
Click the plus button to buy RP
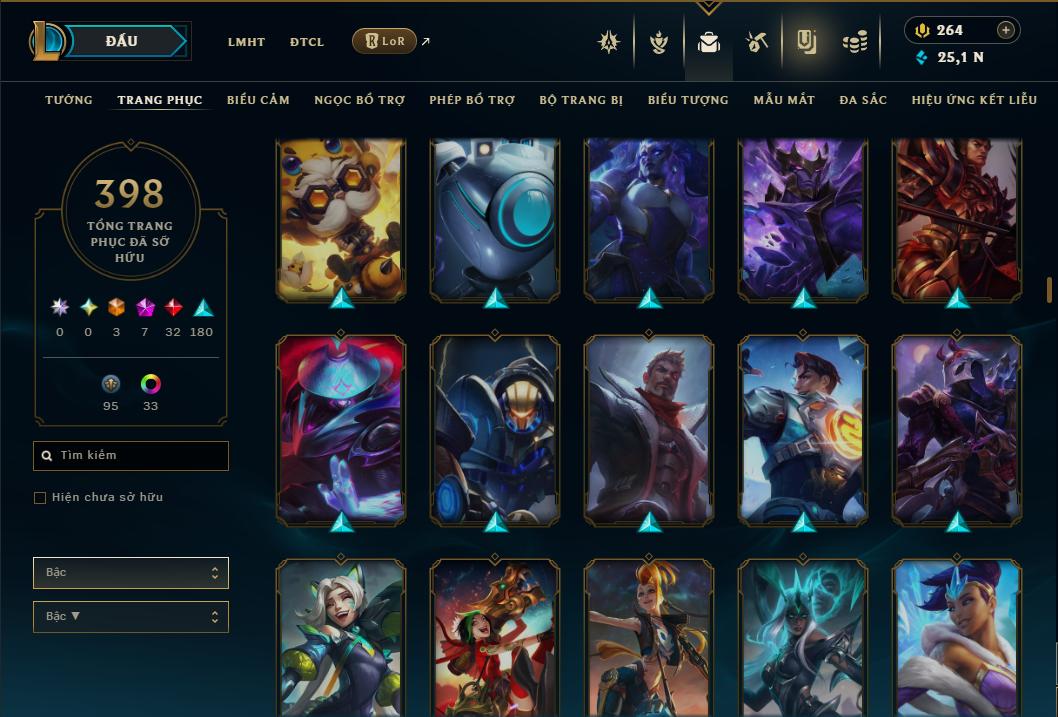tap(1005, 30)
